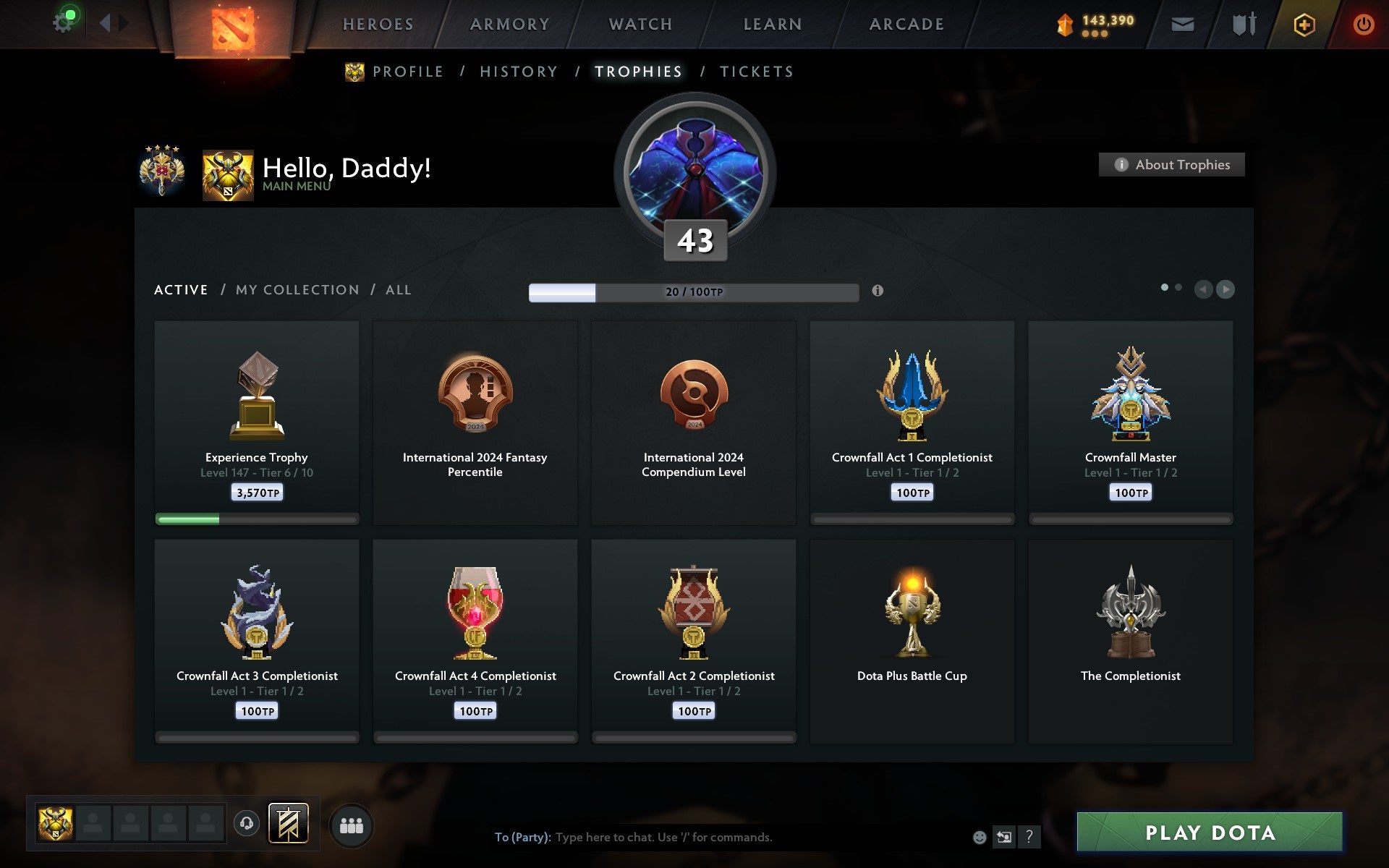Viewport: 1389px width, 868px height.
Task: Toggle party voice chat headphone icon
Action: (x=247, y=822)
